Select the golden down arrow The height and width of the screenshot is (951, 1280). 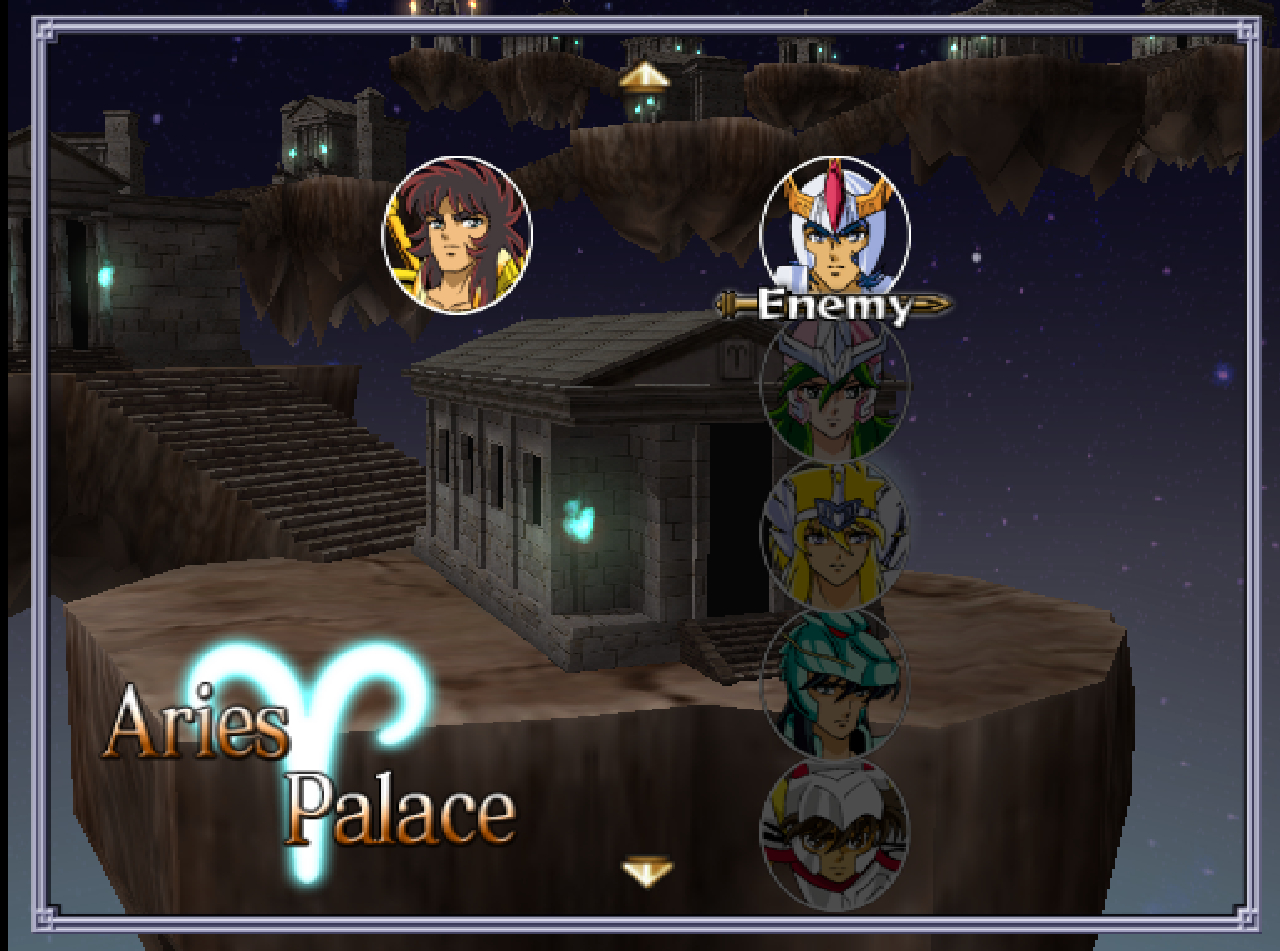point(647,871)
